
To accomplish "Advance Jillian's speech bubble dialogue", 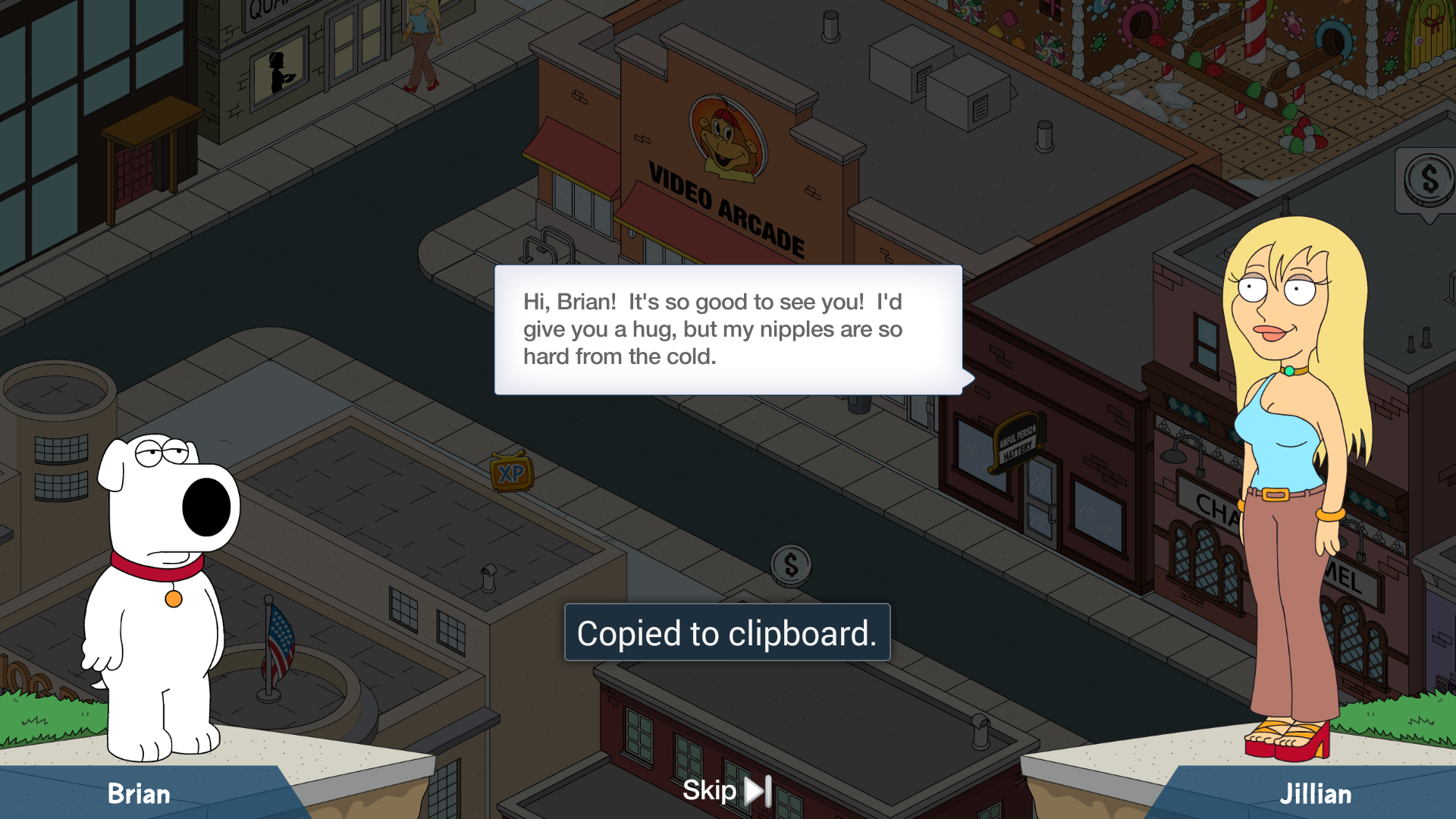I will click(728, 330).
